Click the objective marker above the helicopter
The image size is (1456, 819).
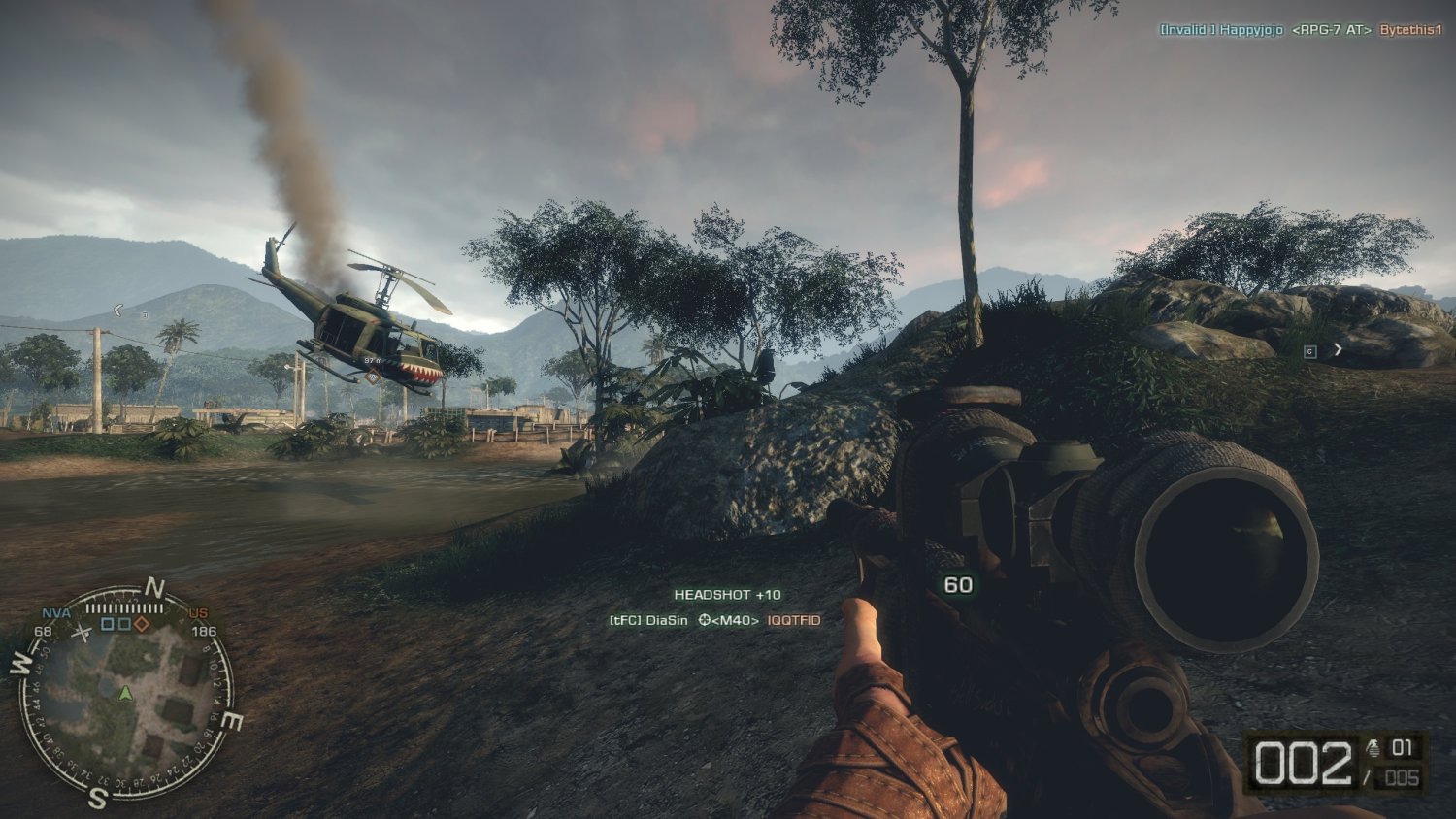click(373, 377)
